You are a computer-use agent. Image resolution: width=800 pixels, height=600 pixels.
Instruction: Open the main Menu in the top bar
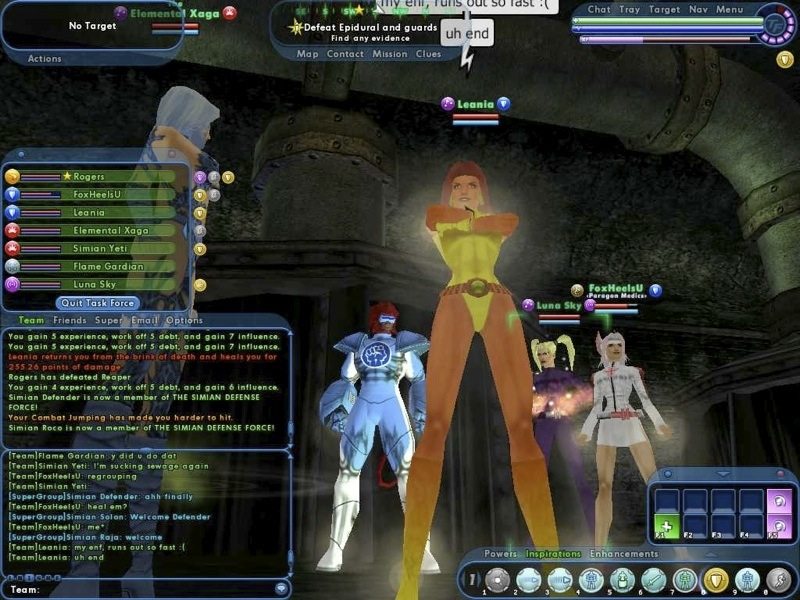point(729,10)
